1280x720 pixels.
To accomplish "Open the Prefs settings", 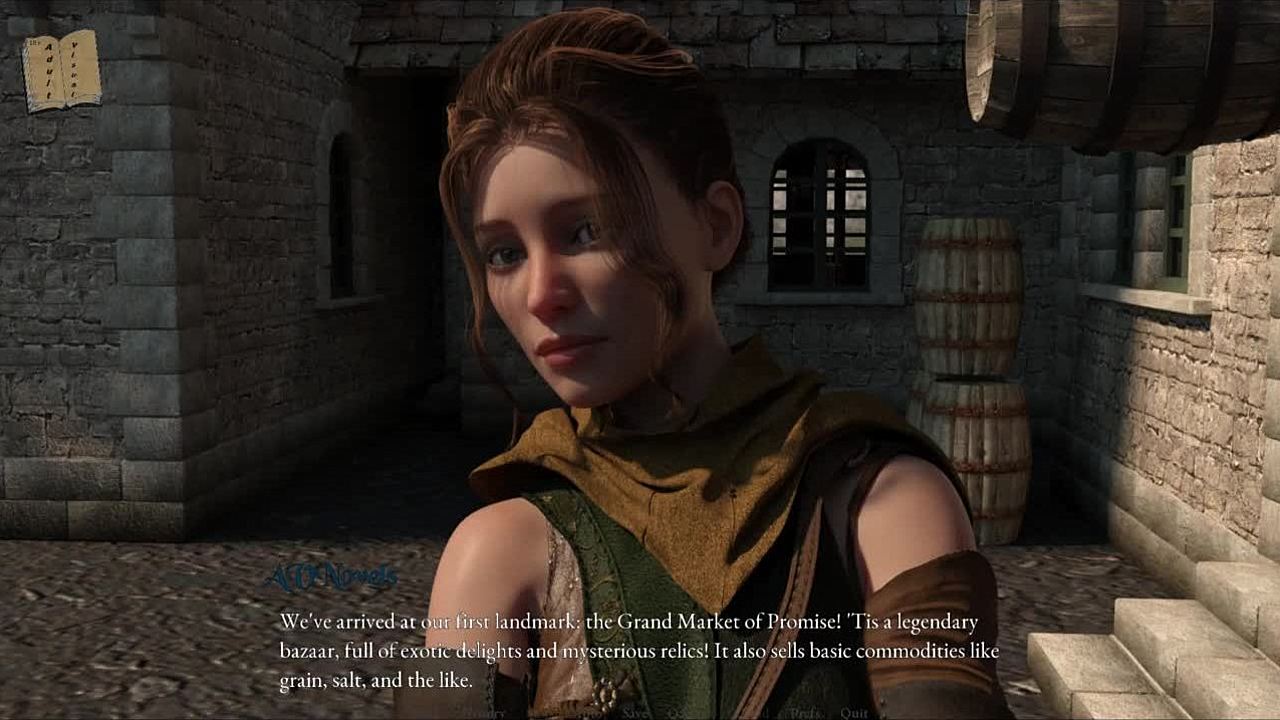I will click(x=805, y=713).
